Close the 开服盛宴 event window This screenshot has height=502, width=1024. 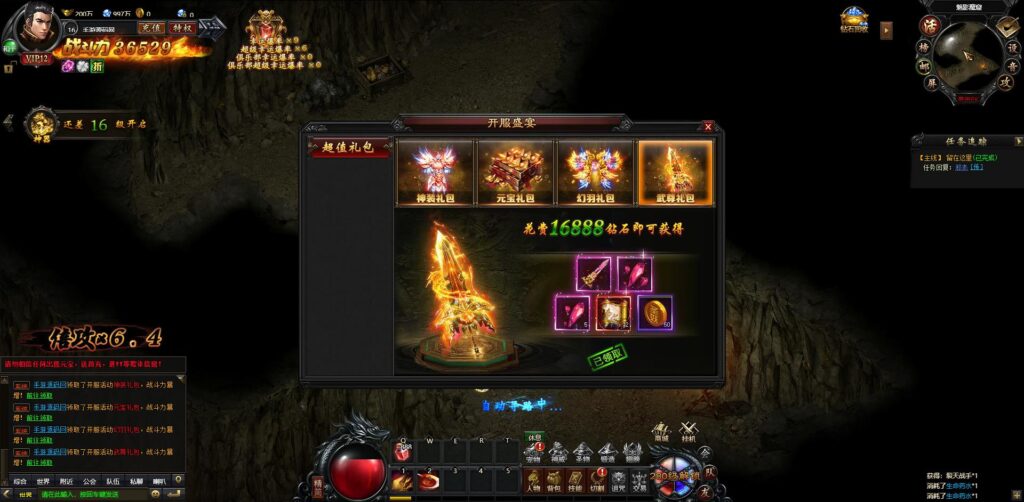(x=708, y=127)
